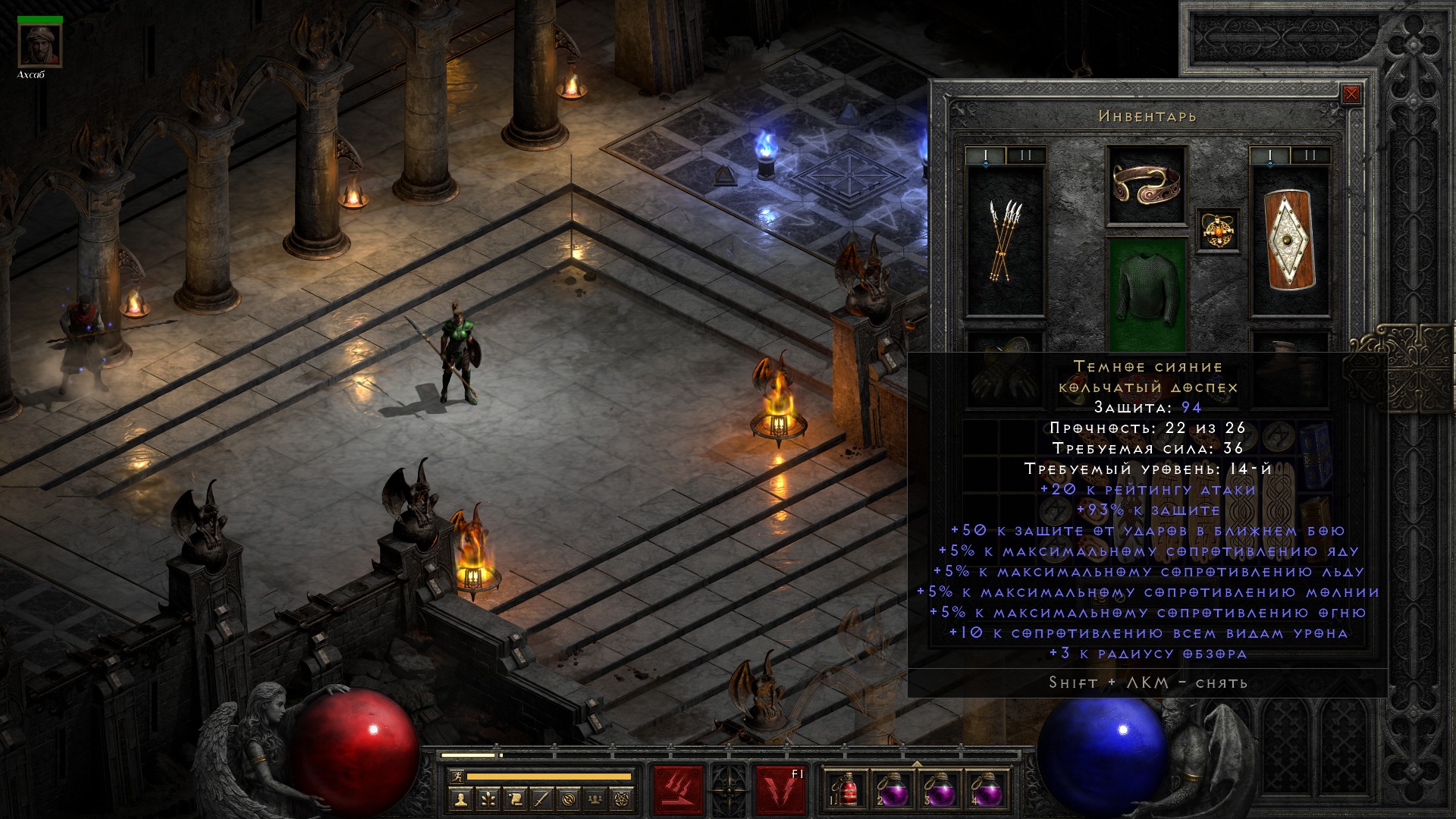1456x819 pixels.
Task: Open the character sheet from the mini panel
Action: point(461,799)
